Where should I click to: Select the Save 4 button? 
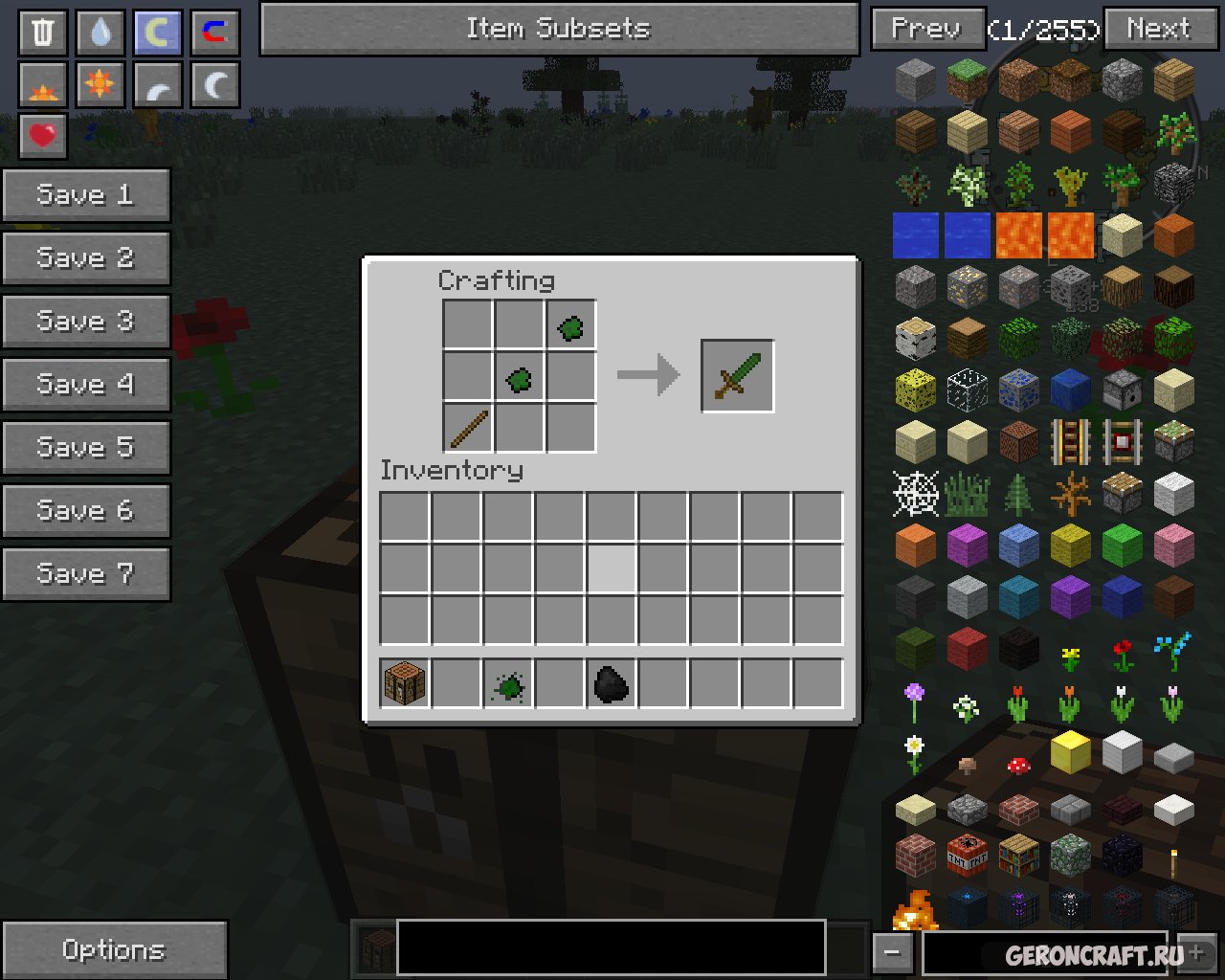[85, 385]
